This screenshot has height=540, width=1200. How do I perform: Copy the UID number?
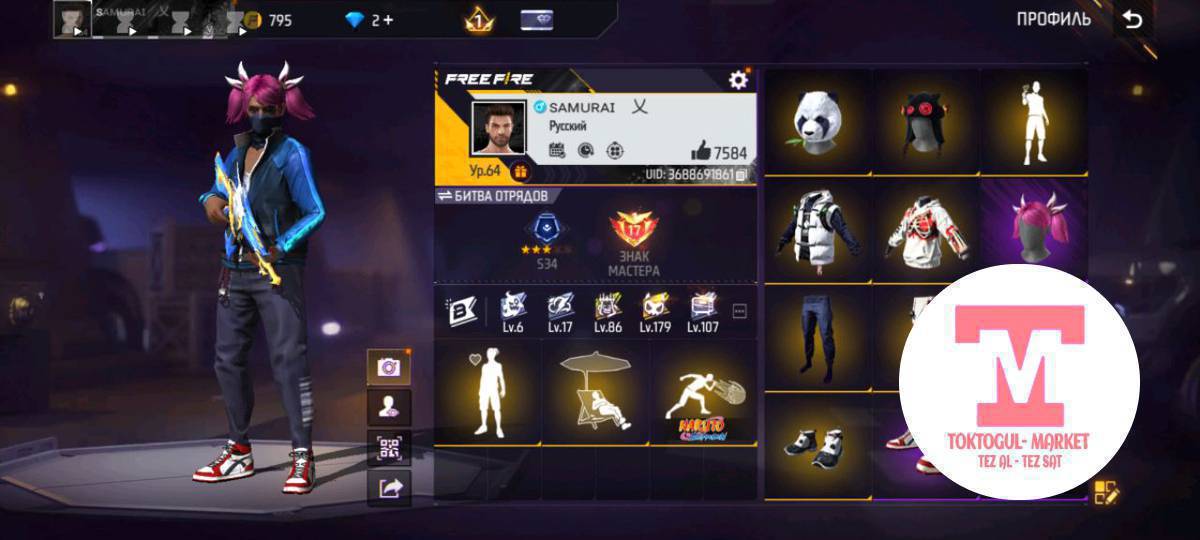742,175
